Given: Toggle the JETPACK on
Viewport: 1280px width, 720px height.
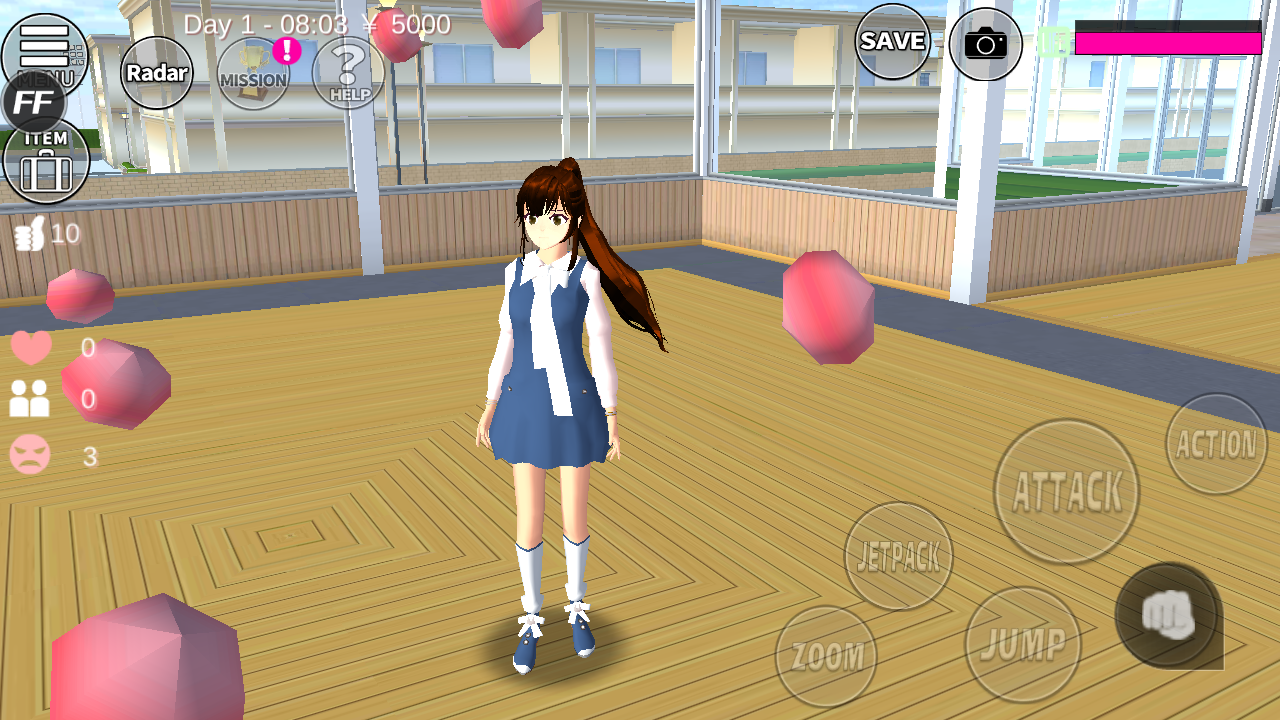Looking at the screenshot, I should [x=898, y=557].
